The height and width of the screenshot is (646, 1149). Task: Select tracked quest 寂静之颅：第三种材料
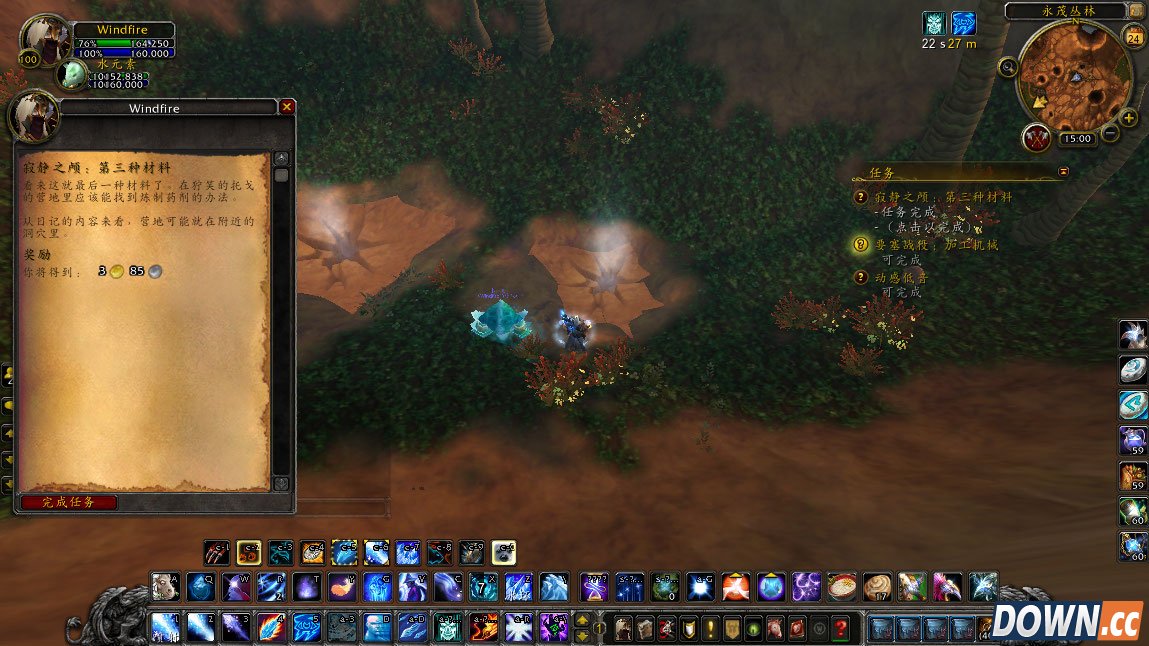click(x=943, y=197)
